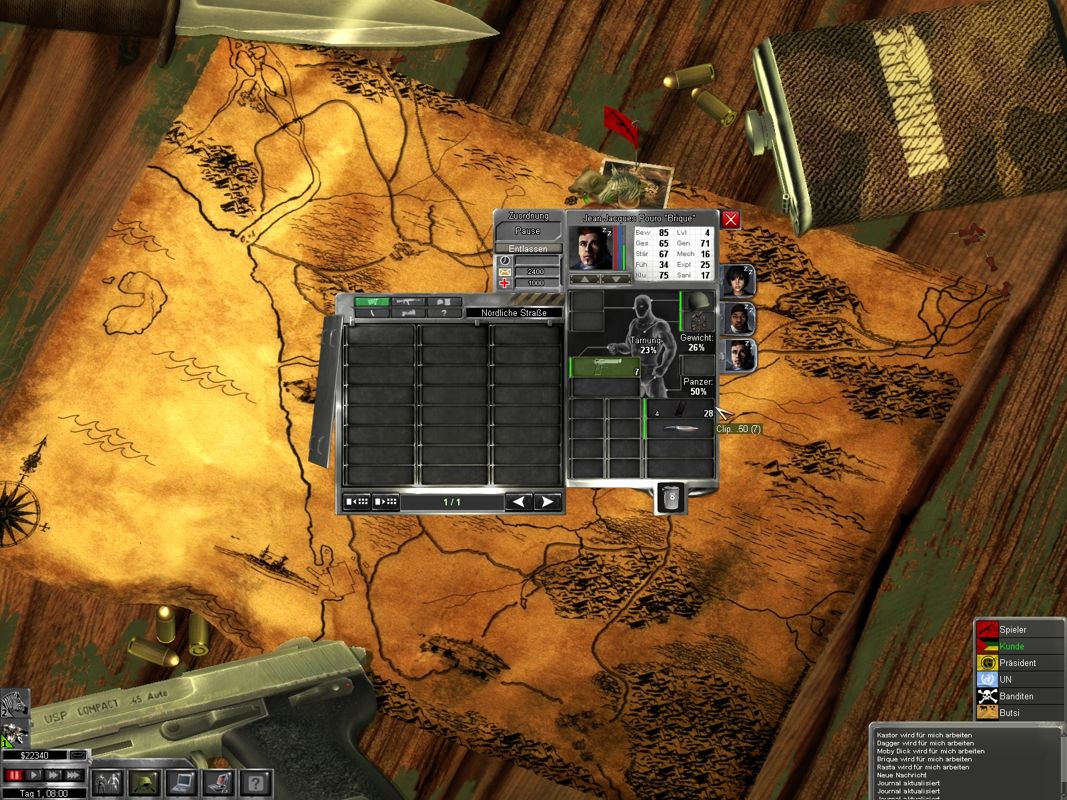The height and width of the screenshot is (800, 1067).
Task: Click the Entlassen (dismiss) button
Action: pyautogui.click(x=527, y=248)
